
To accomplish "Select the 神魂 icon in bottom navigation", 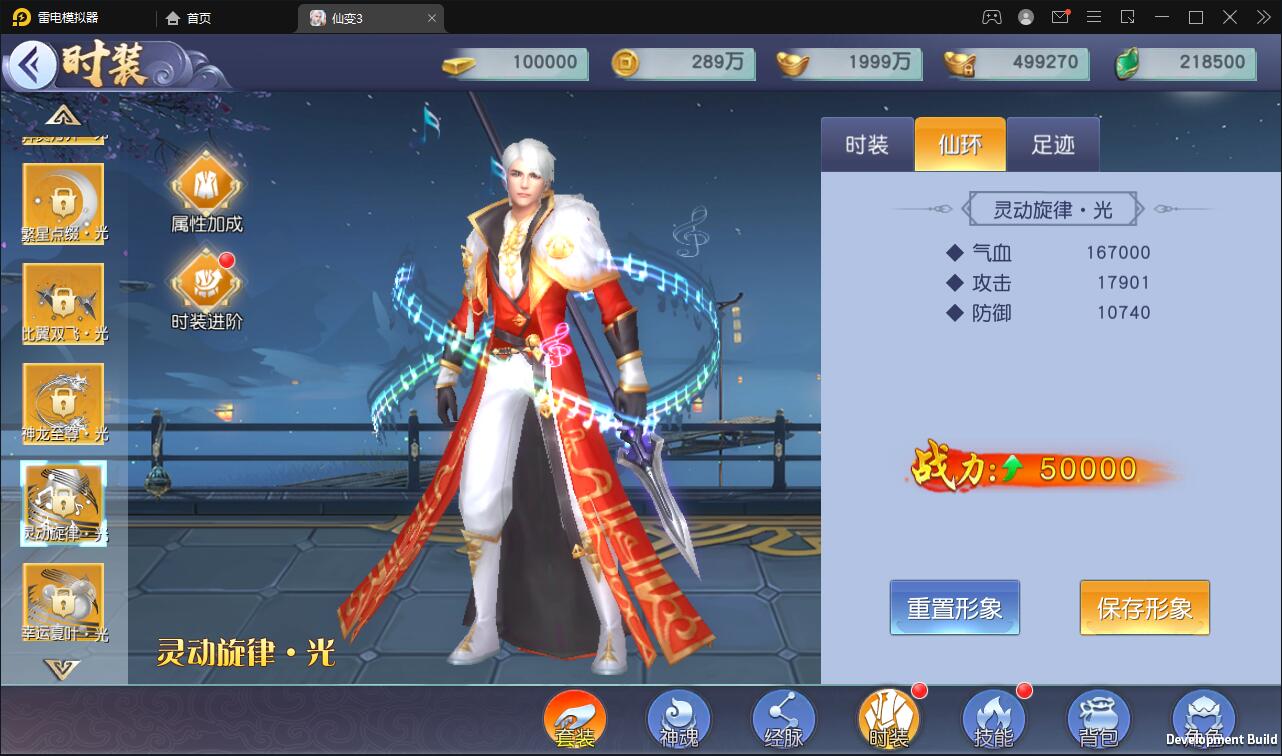I will tap(678, 718).
